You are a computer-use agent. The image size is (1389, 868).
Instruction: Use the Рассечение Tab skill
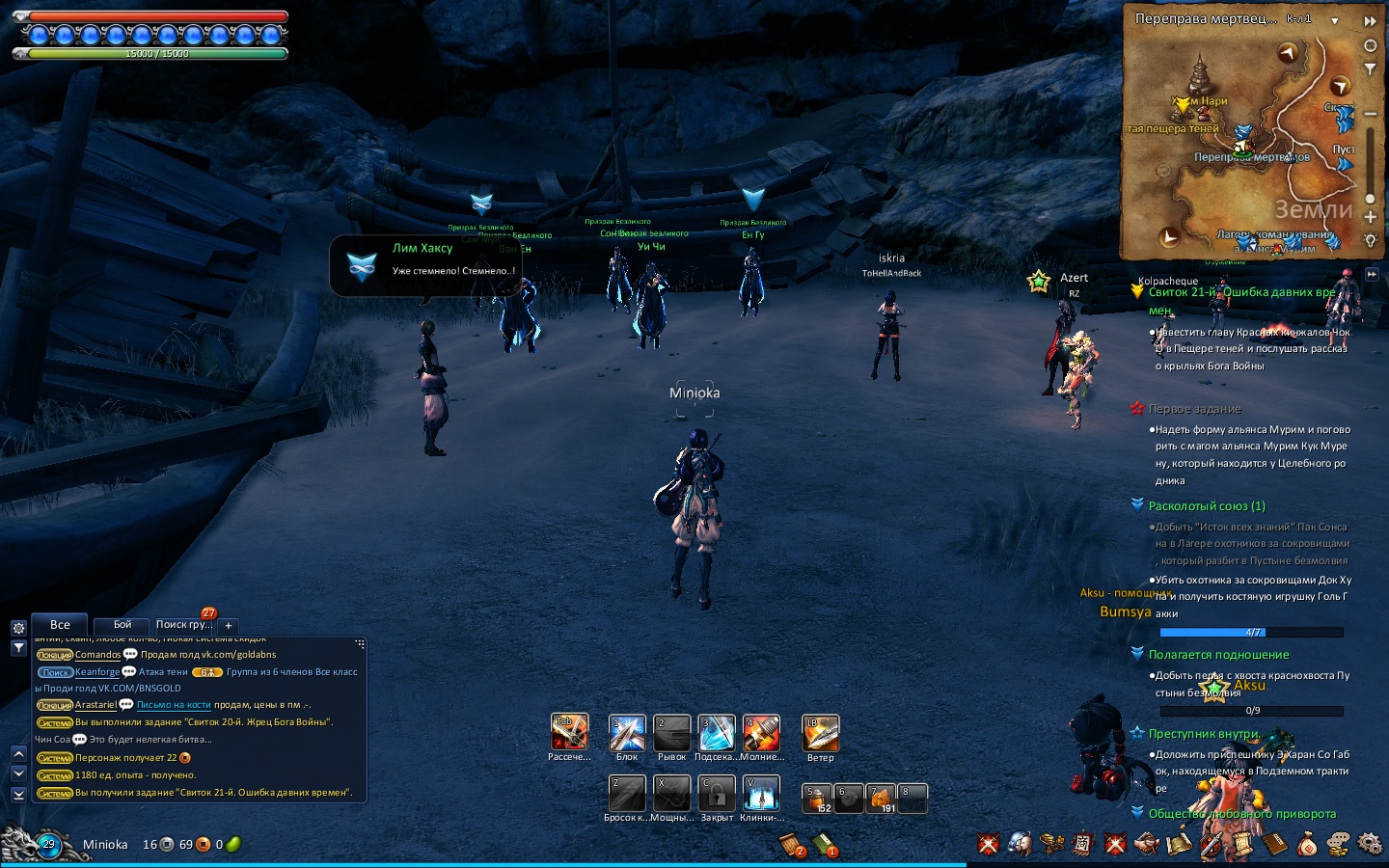coord(569,733)
